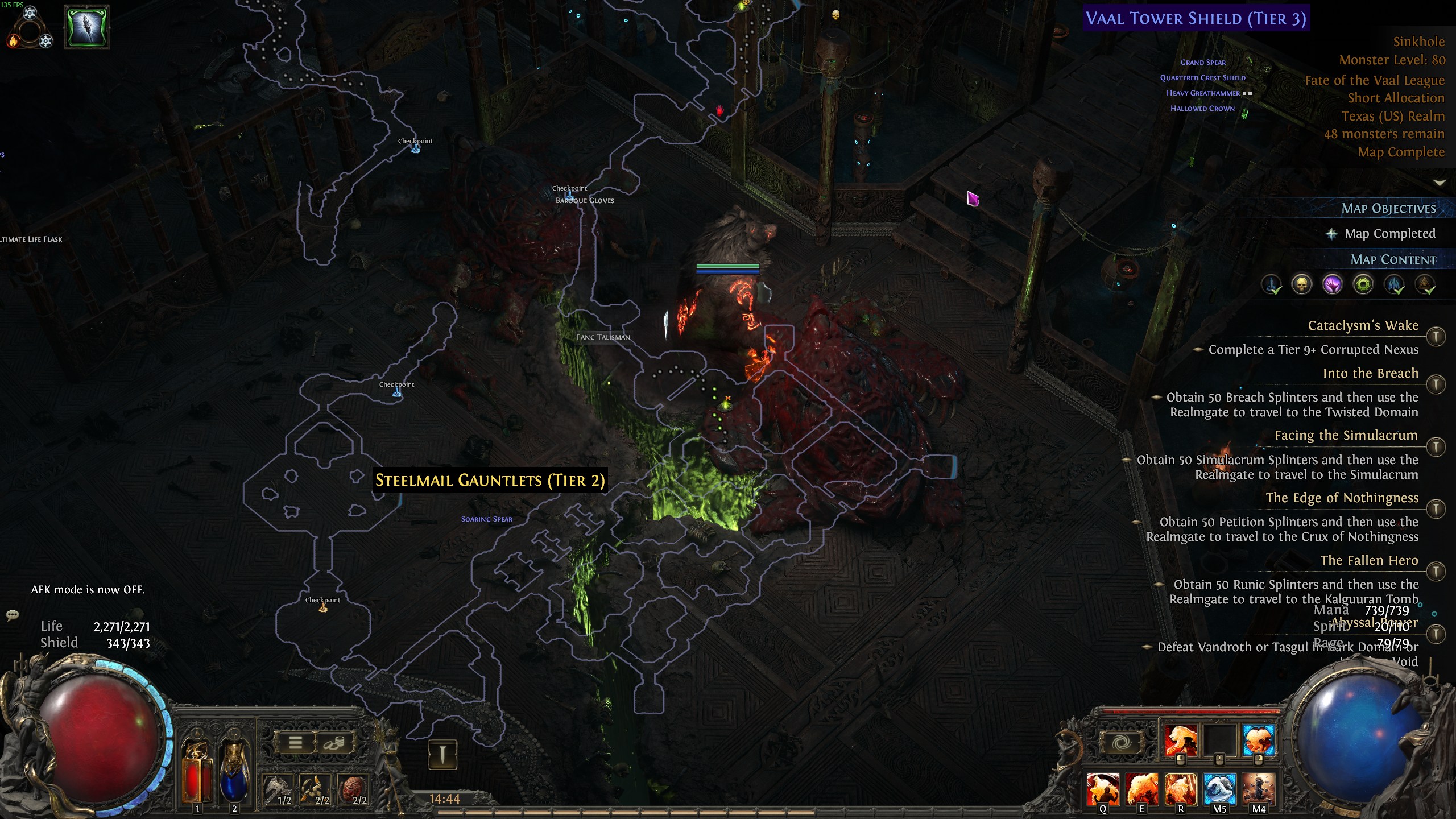
Task: Activate the bear skill bound to R
Action: (1181, 789)
